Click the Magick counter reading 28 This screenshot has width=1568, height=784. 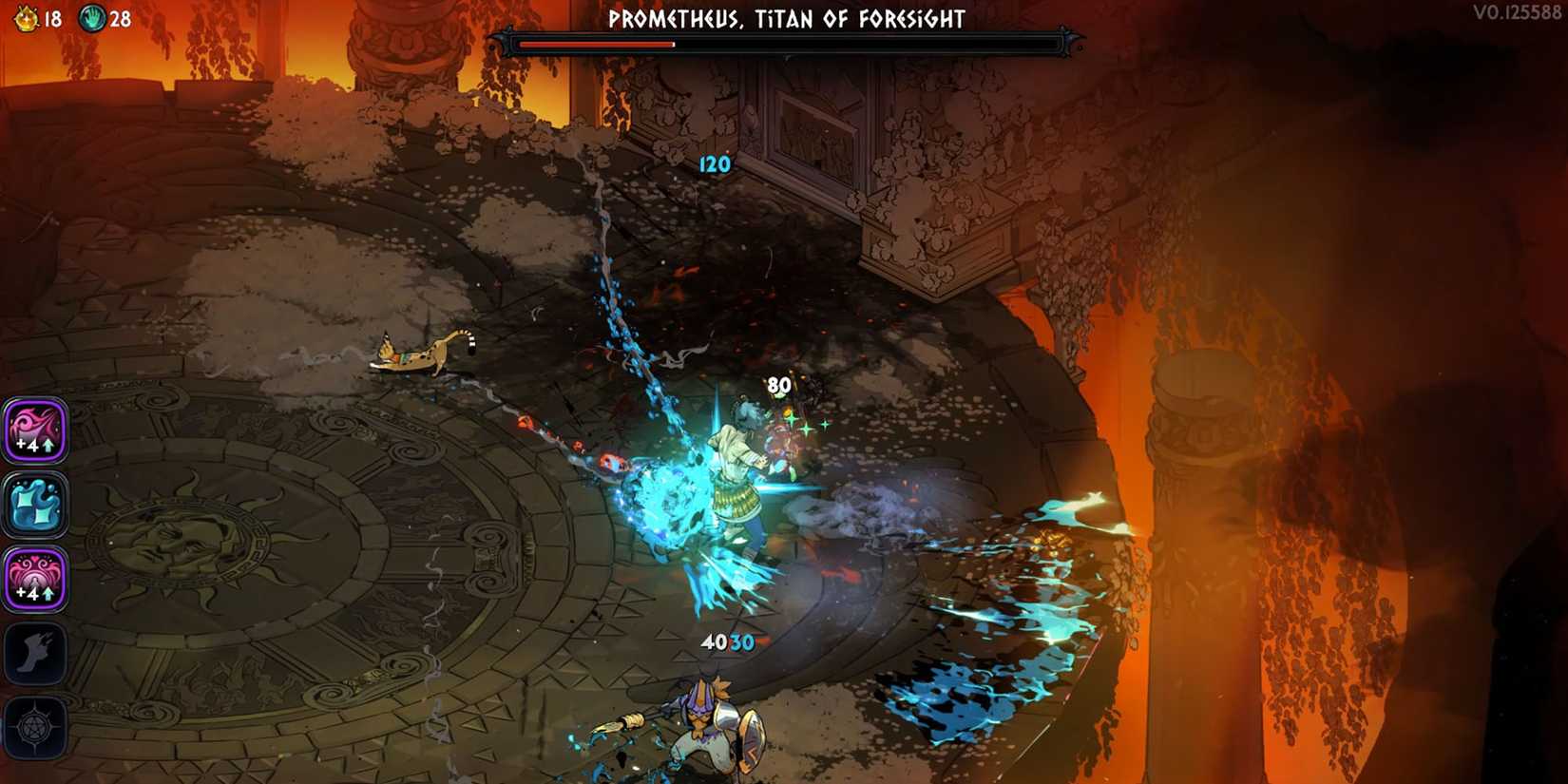(120, 16)
